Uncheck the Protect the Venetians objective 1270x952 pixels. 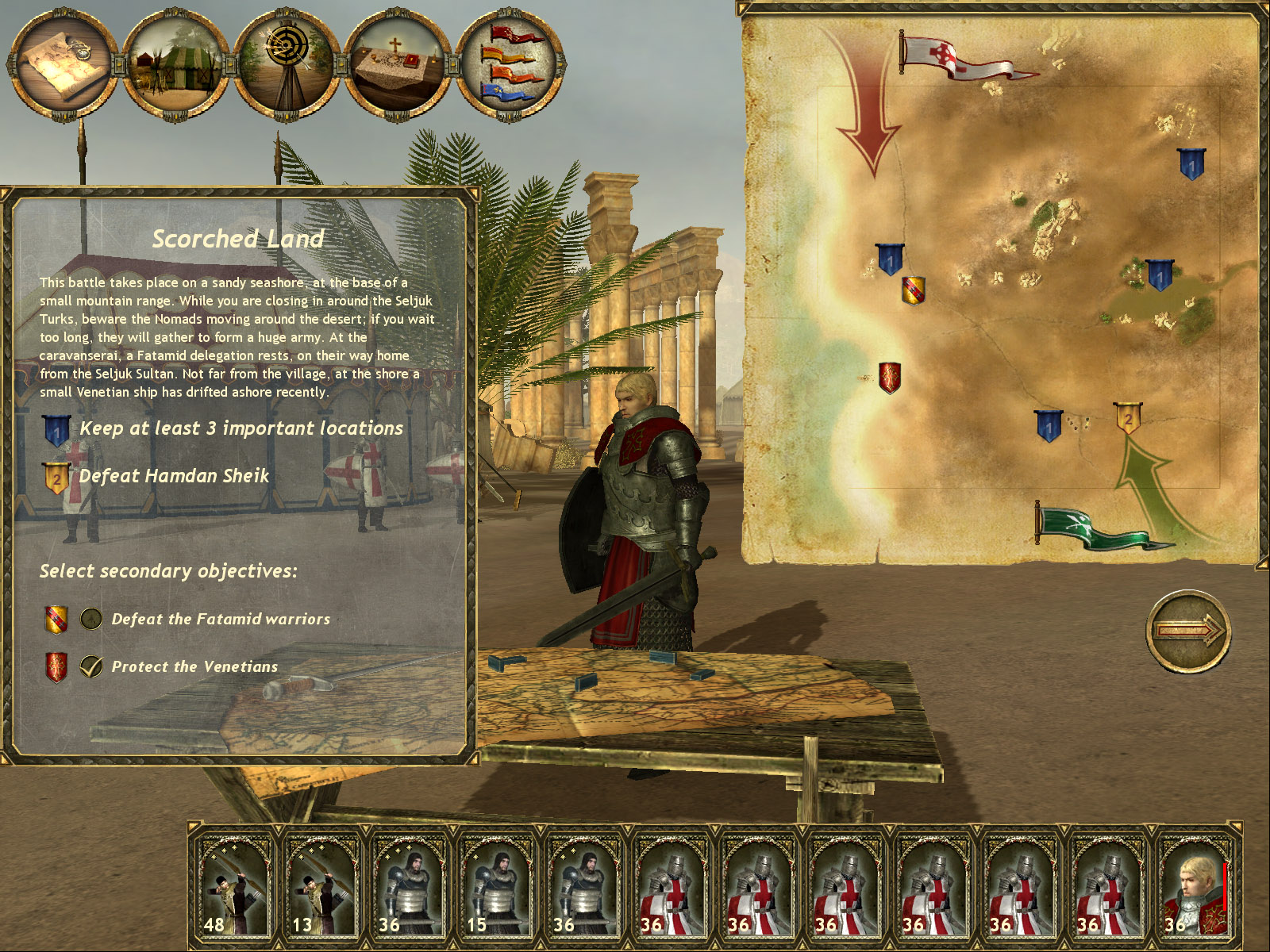pos(90,666)
